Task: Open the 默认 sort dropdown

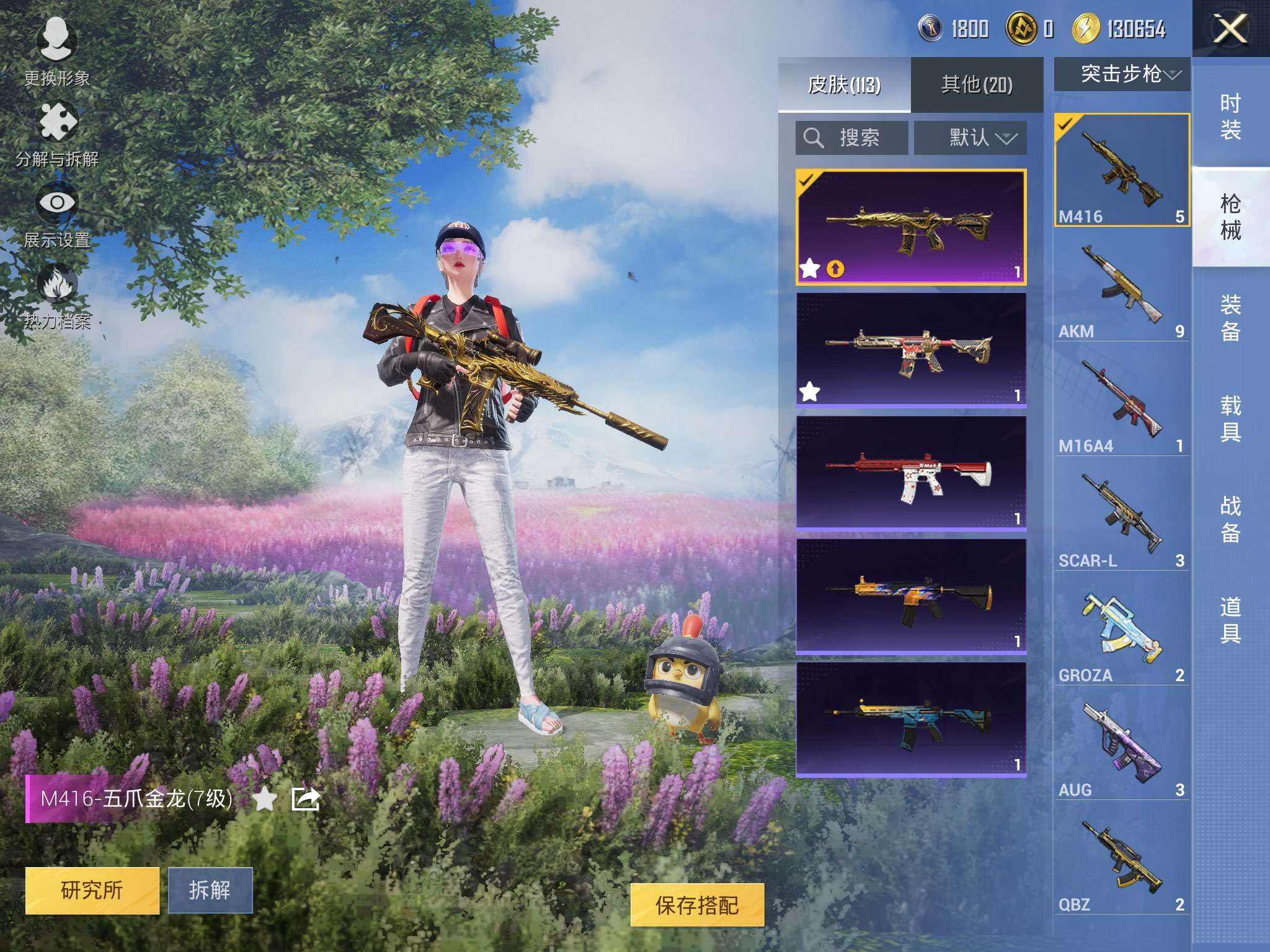Action: pyautogui.click(x=970, y=138)
